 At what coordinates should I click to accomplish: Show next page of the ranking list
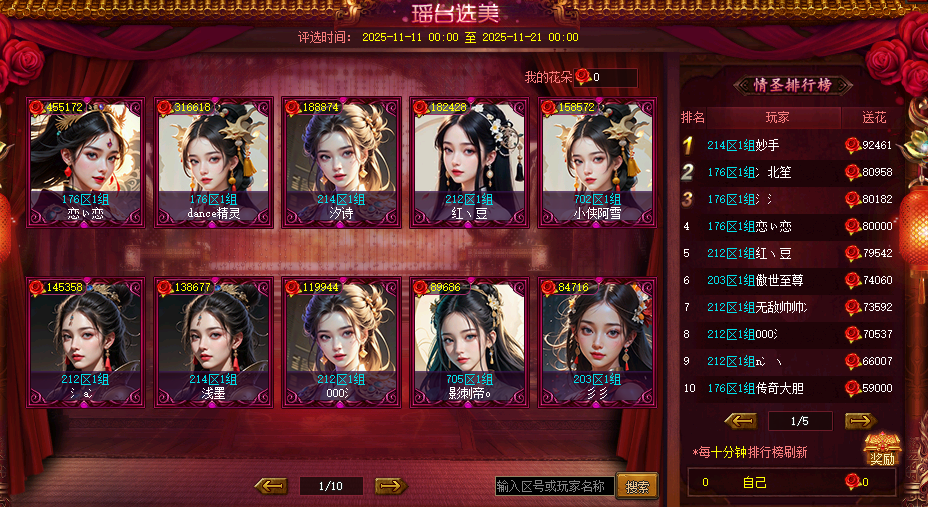(x=860, y=421)
